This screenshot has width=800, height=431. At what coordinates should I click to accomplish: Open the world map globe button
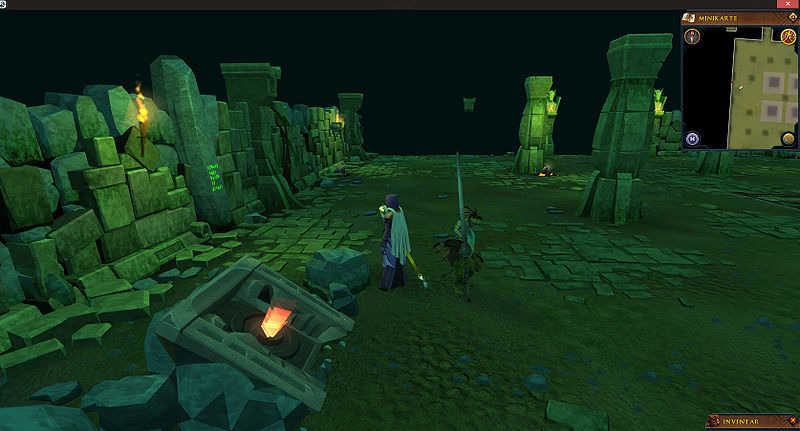click(x=788, y=138)
